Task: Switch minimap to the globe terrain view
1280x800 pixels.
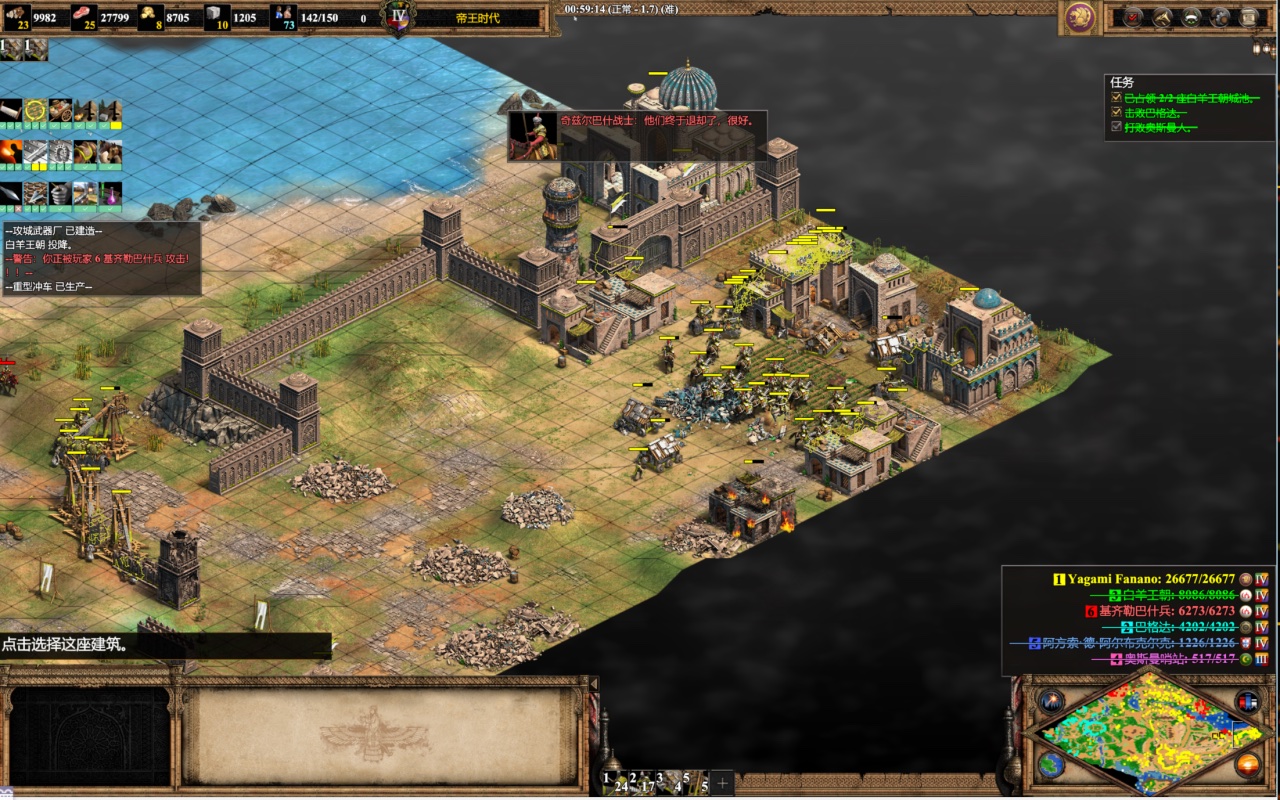Action: (x=1050, y=765)
